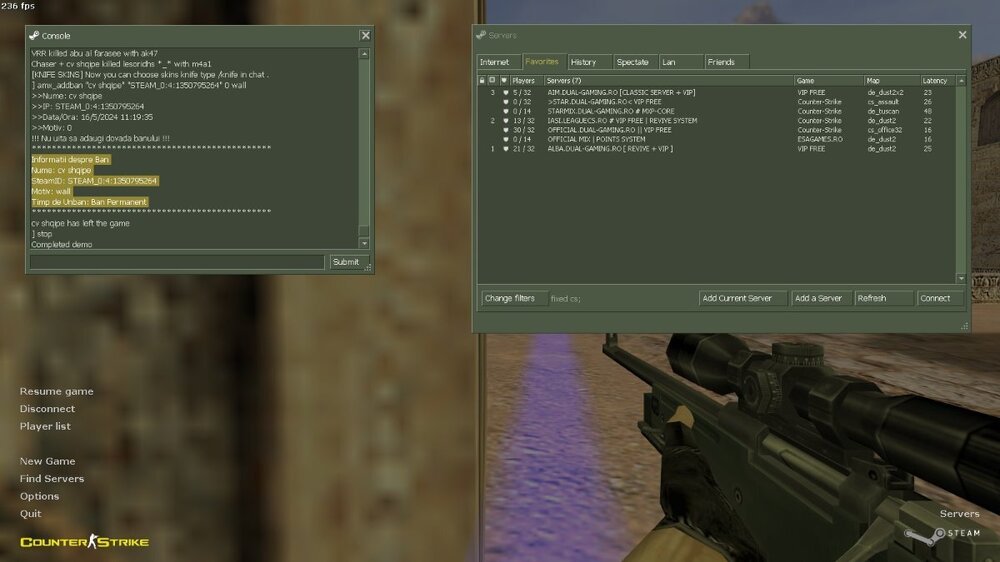This screenshot has height=562, width=1000.
Task: Open the Options menu
Action: point(39,496)
